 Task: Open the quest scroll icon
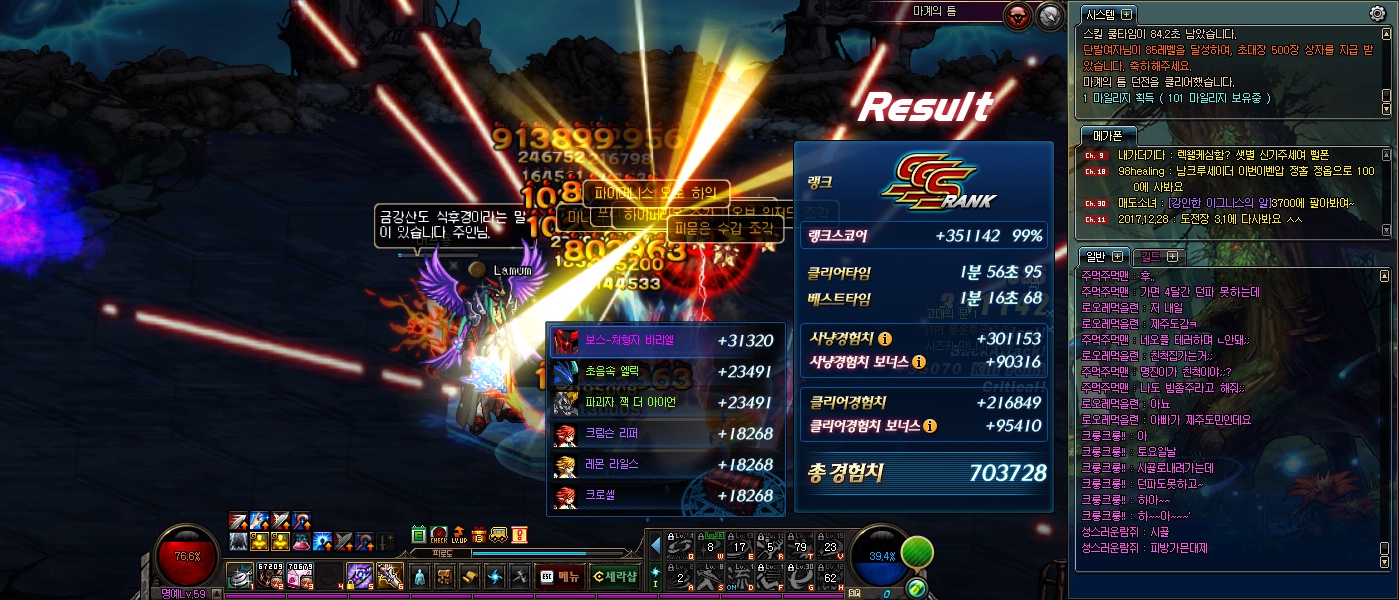(x=470, y=576)
